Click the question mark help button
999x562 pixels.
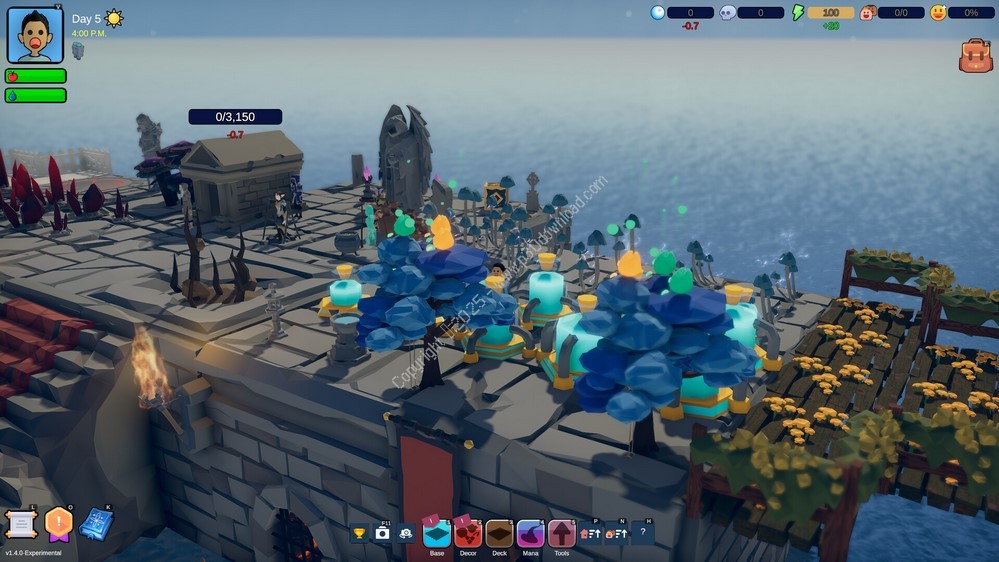642,534
